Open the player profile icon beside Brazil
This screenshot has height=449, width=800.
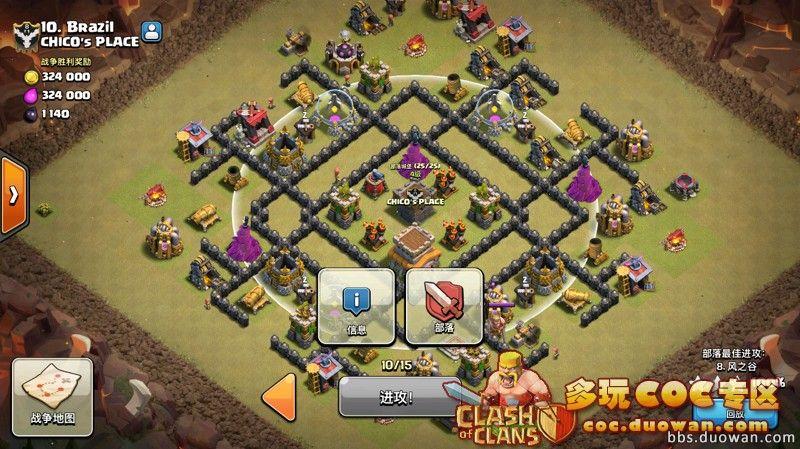tap(151, 32)
